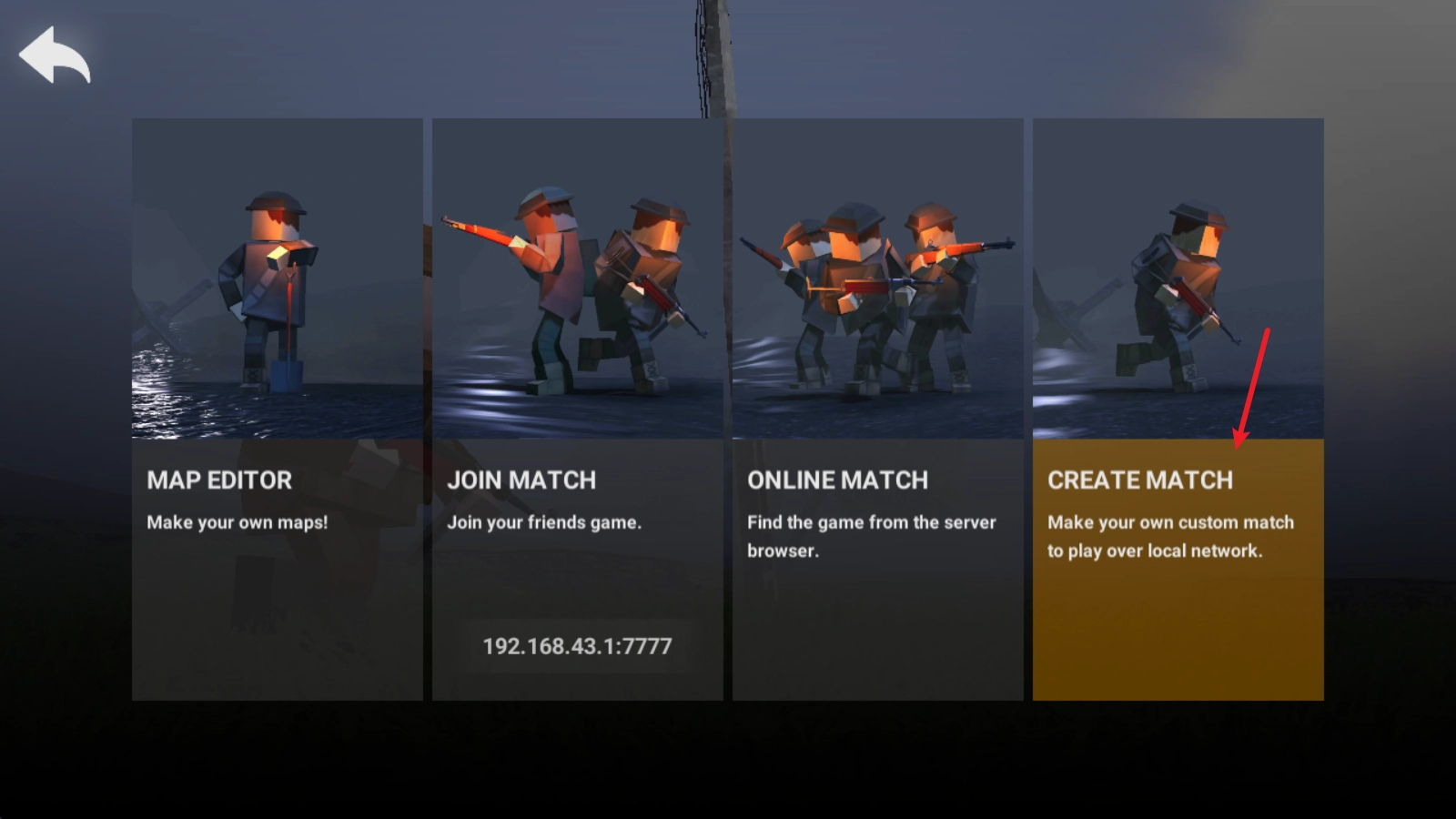Start the Create Match option
This screenshot has width=1456, height=819.
(x=1178, y=409)
